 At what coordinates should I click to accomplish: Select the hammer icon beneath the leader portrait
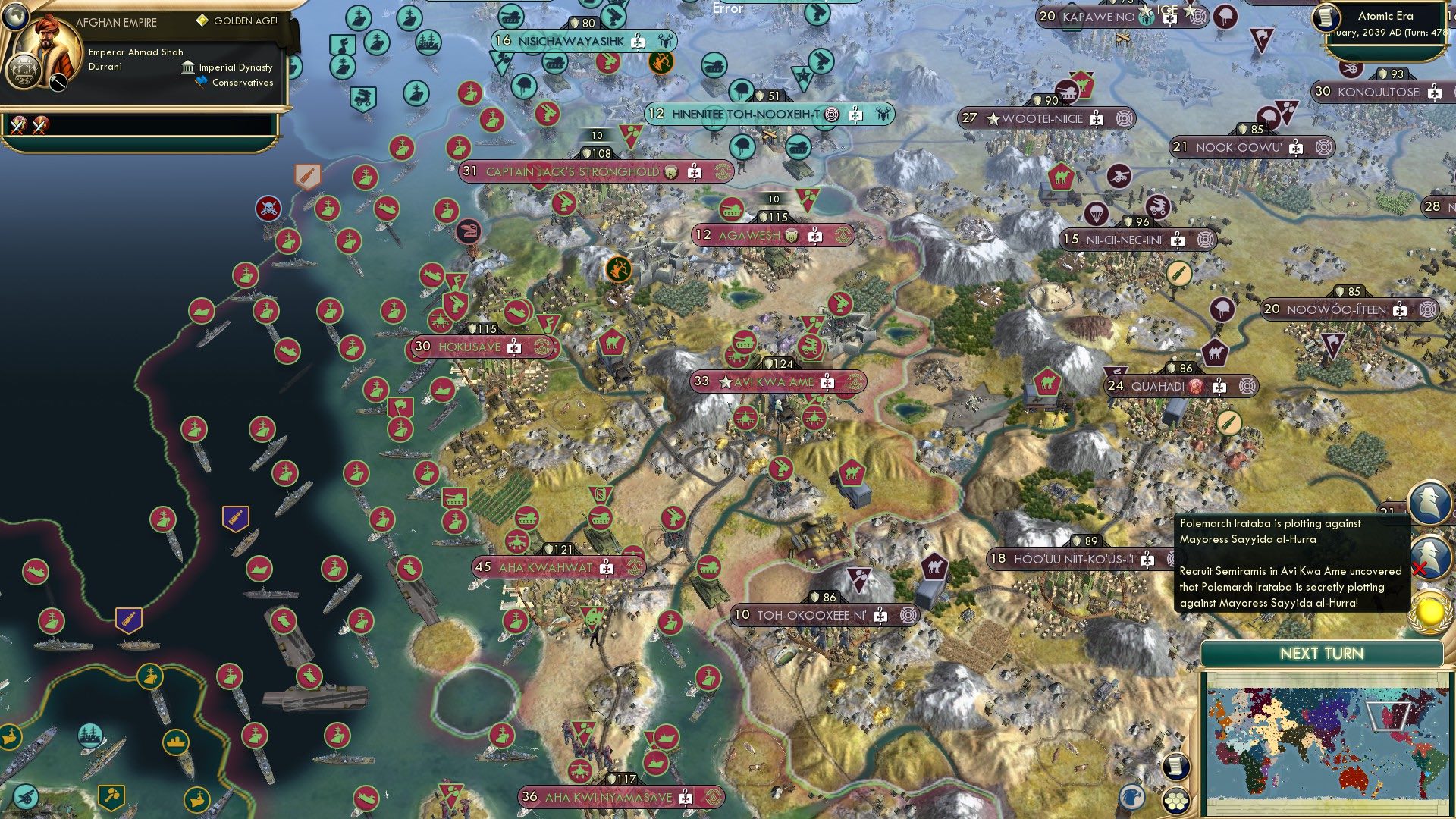point(58,83)
